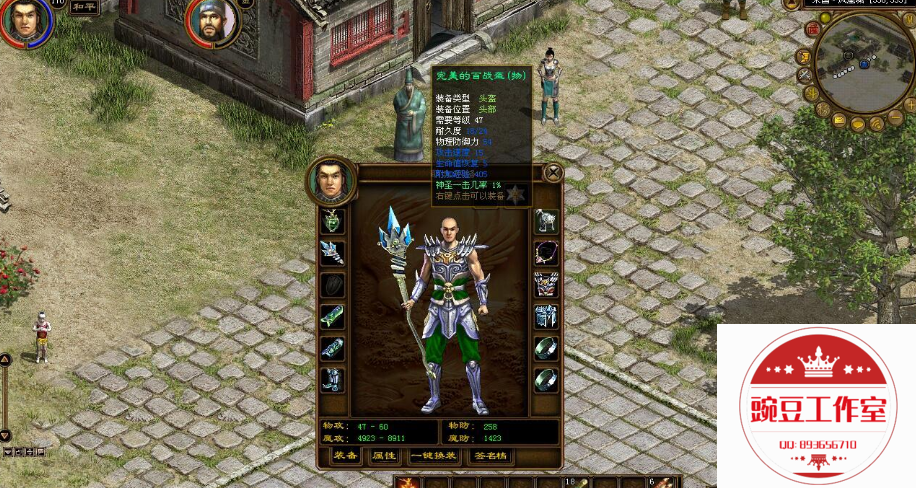Viewport: 916px width, 488px height.
Task: Select the necklace equipment slot
Action: (x=546, y=252)
